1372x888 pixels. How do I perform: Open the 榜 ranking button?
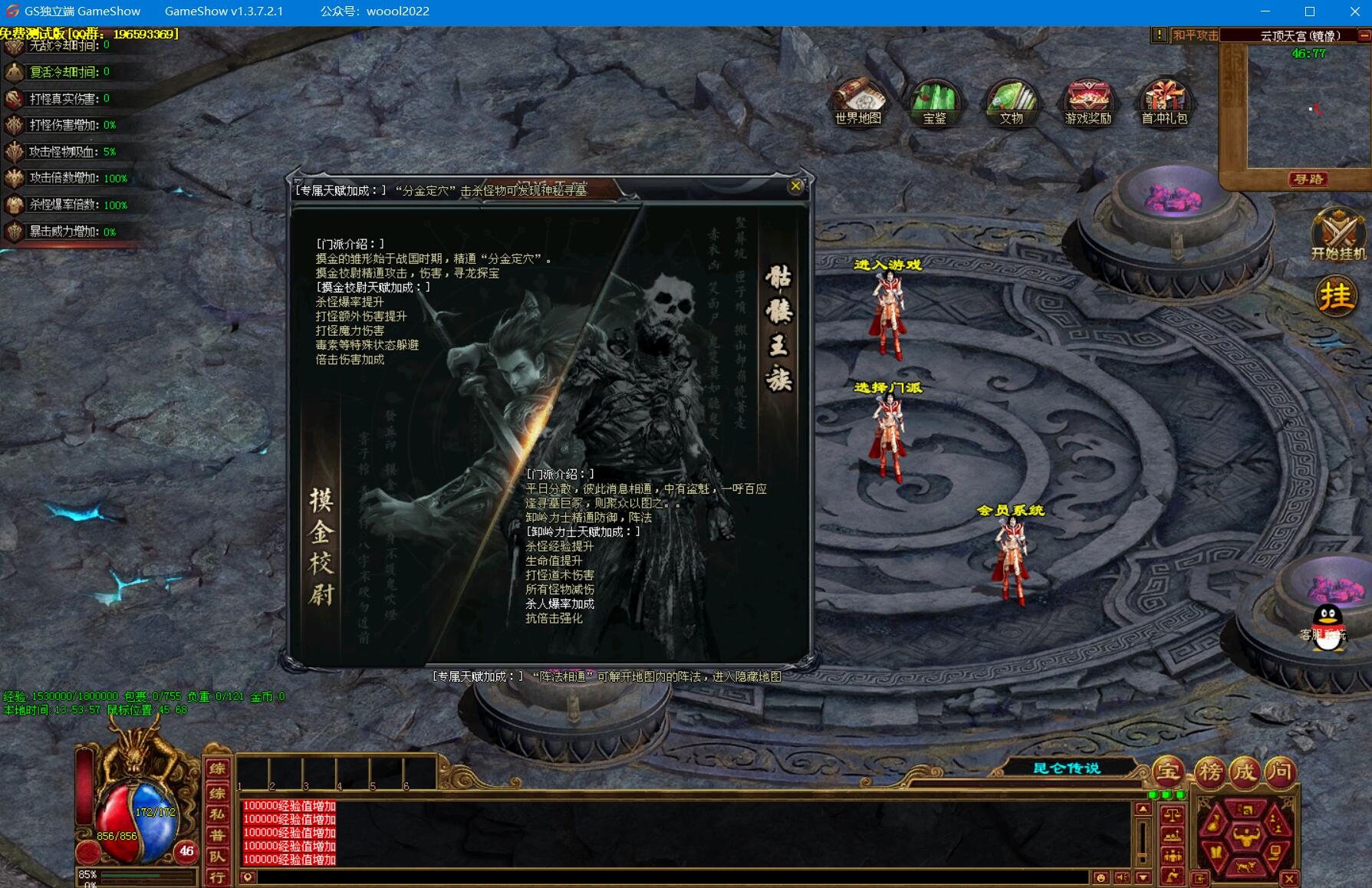tap(1210, 771)
